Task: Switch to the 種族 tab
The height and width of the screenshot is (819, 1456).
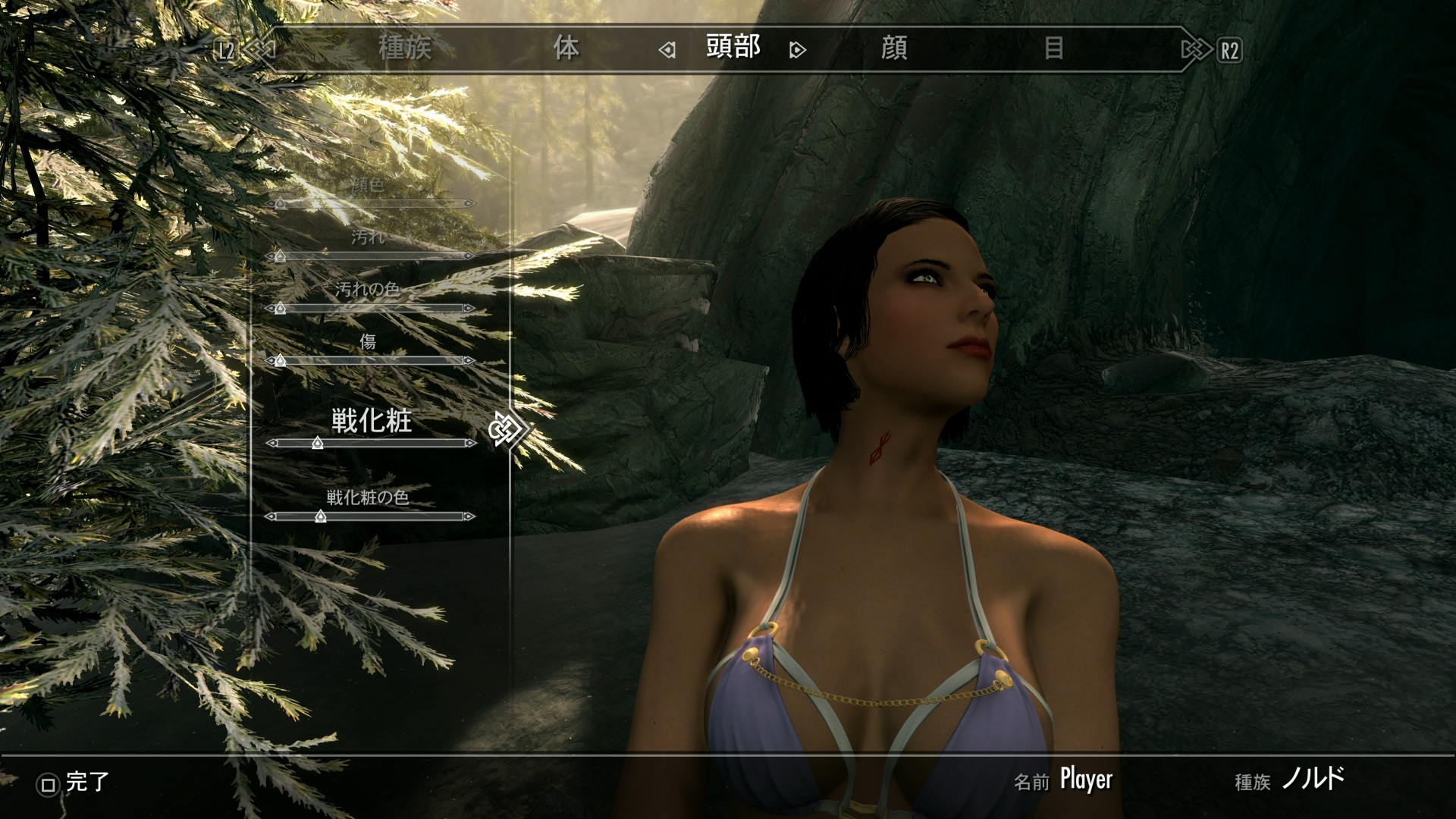Action: coord(404,49)
